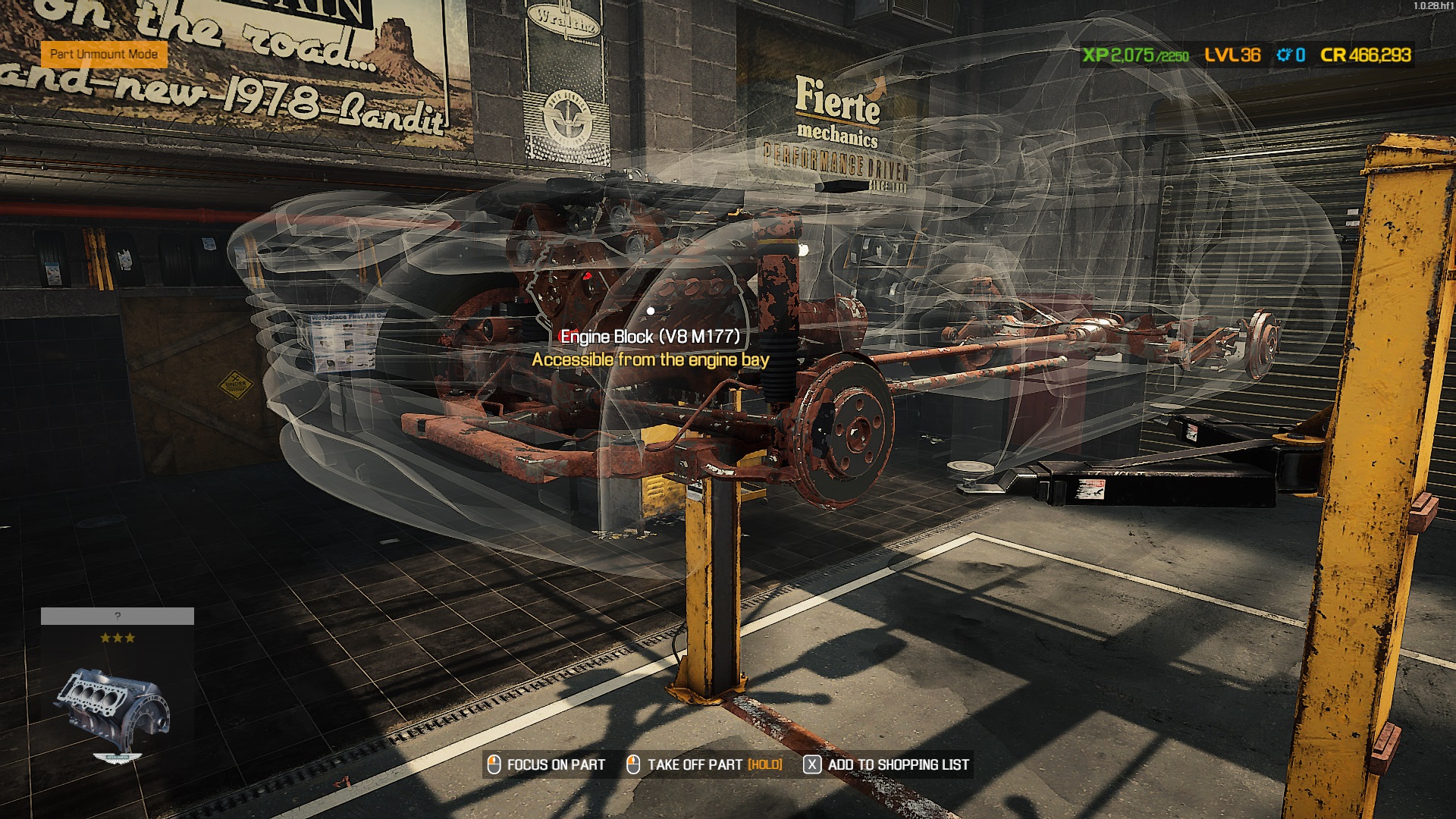This screenshot has height=819, width=1456.
Task: Click the three-star condition rating
Action: coord(118,638)
